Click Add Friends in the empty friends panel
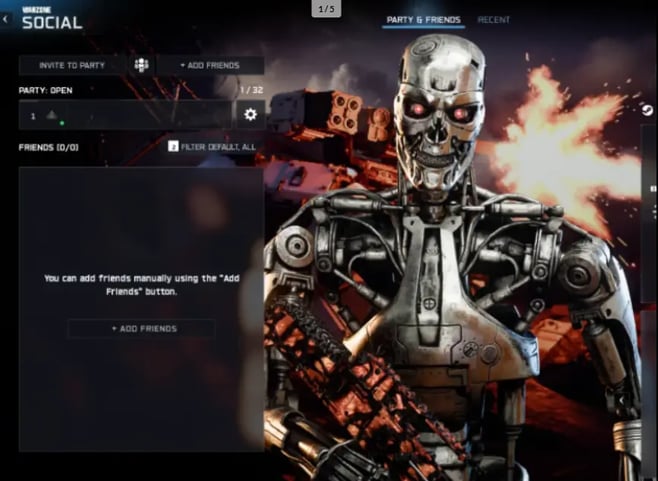 click(141, 328)
